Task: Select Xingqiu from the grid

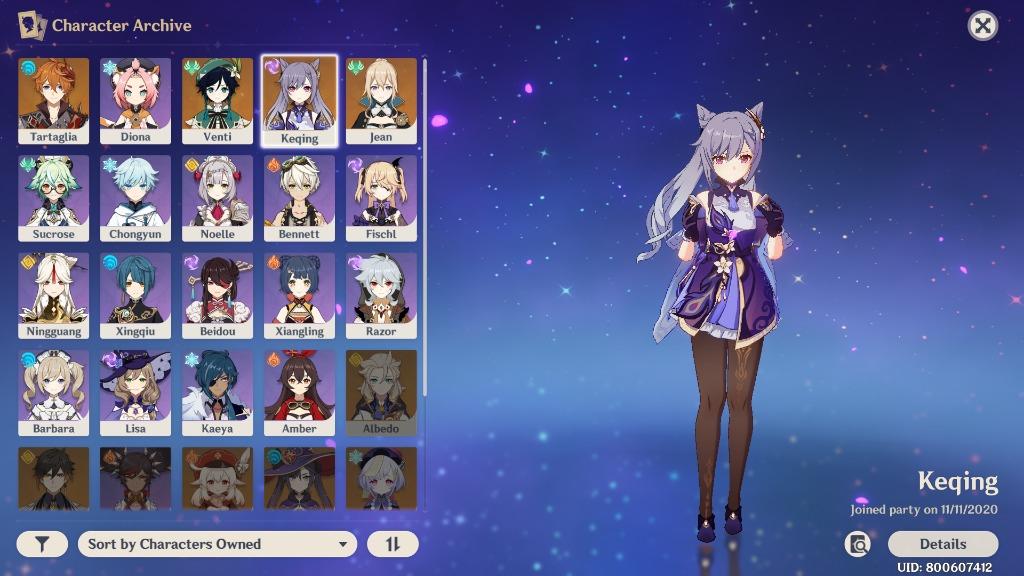Action: click(x=135, y=294)
